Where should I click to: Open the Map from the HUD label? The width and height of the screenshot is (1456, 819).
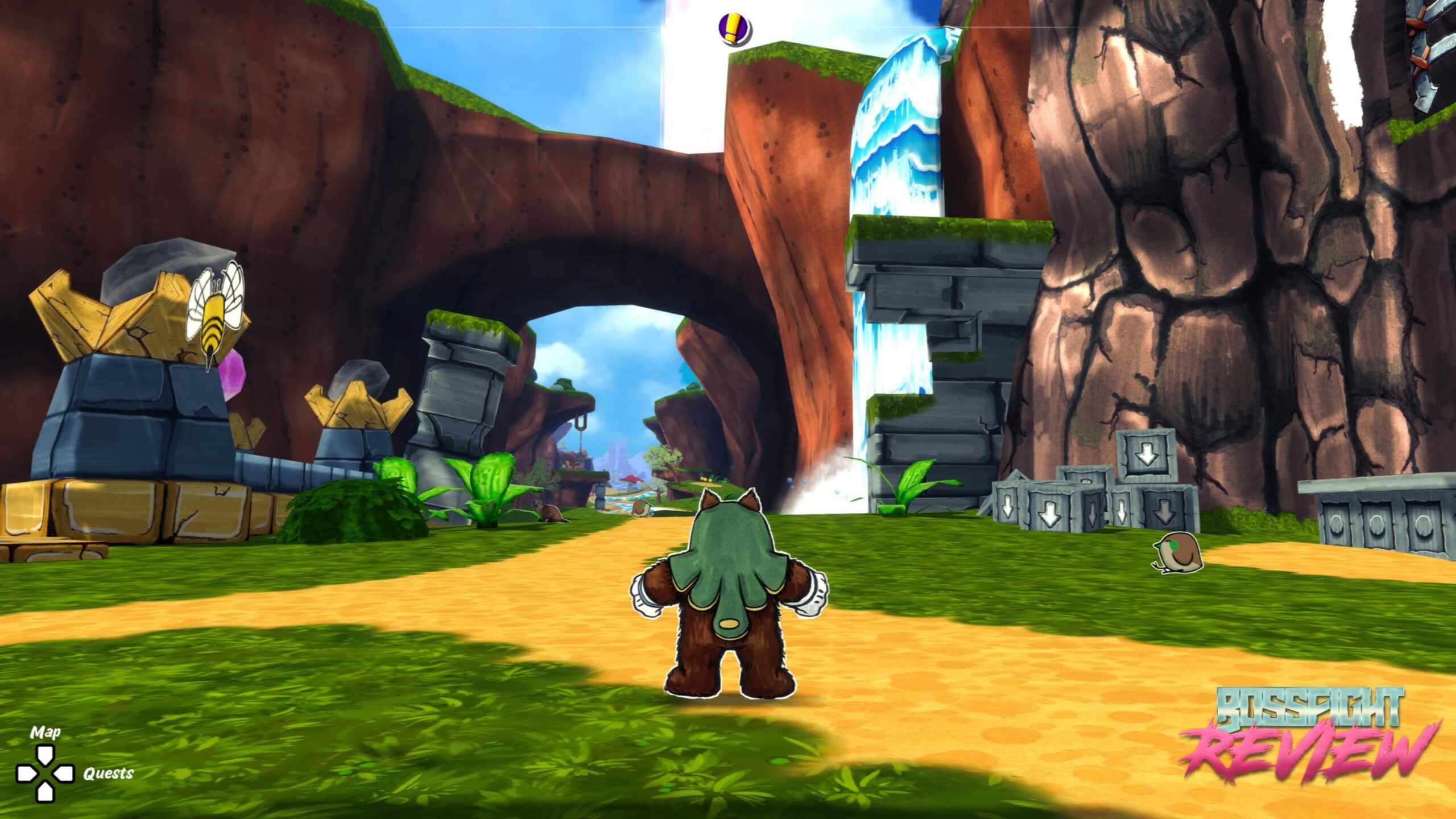[x=45, y=732]
